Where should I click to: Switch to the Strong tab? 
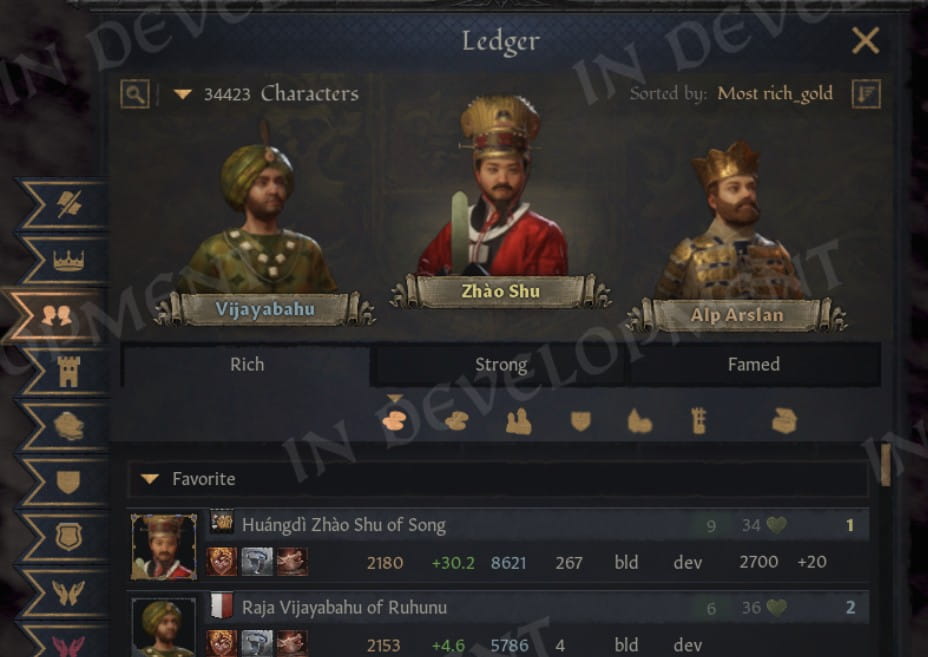tap(500, 365)
